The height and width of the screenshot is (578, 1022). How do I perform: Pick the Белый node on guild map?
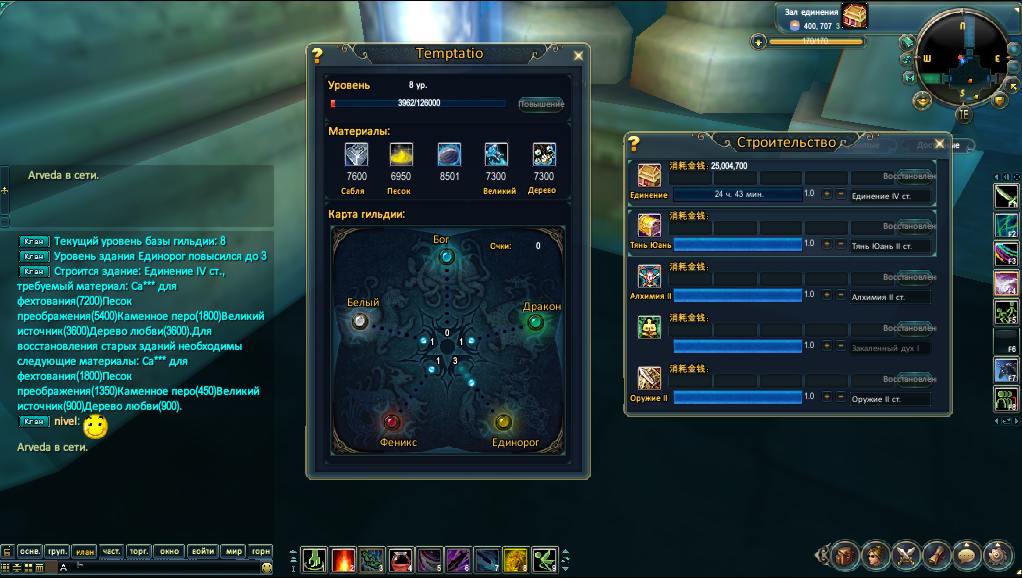(x=361, y=320)
